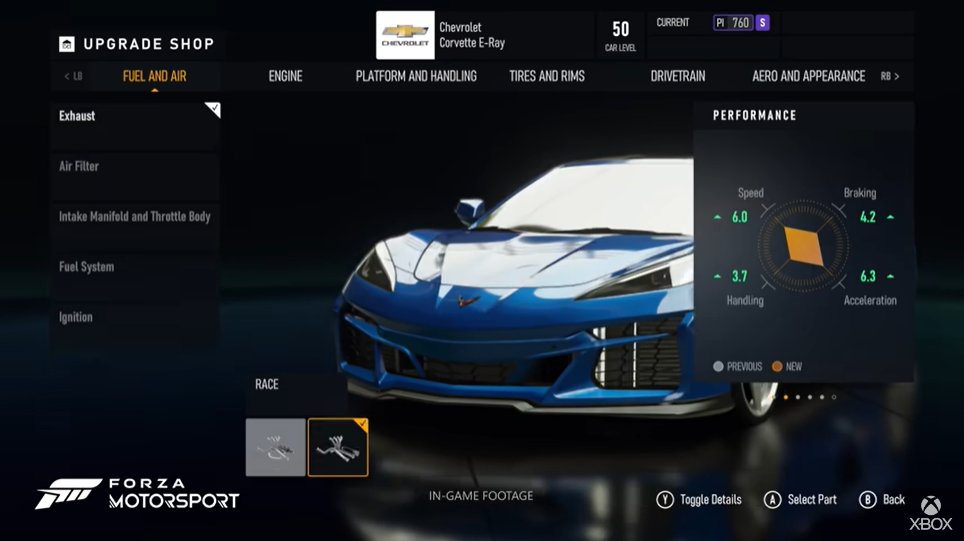Open Intake Manifold and Throttle Body
The image size is (964, 541).
pyautogui.click(x=135, y=216)
